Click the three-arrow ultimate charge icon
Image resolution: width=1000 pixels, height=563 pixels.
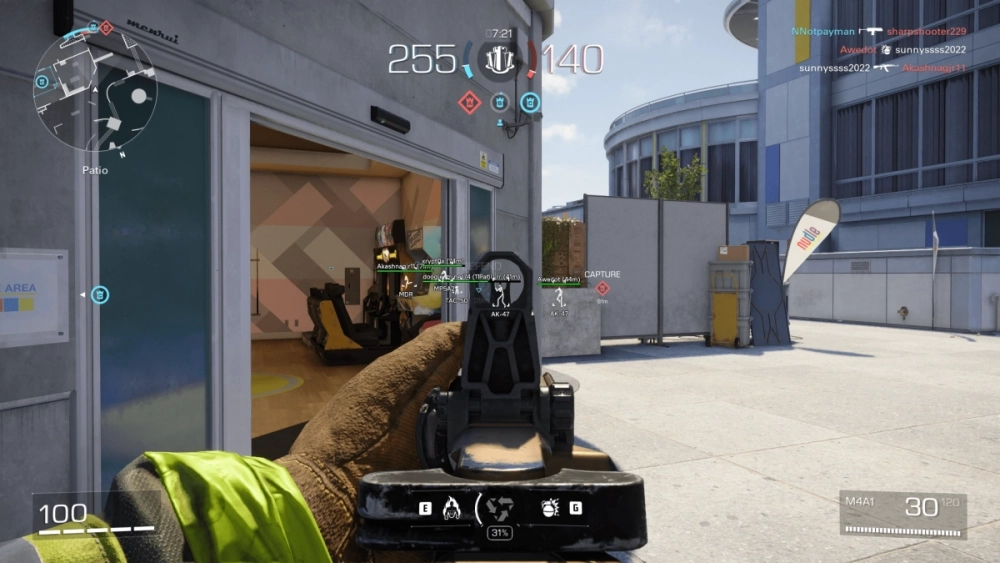pyautogui.click(x=498, y=507)
